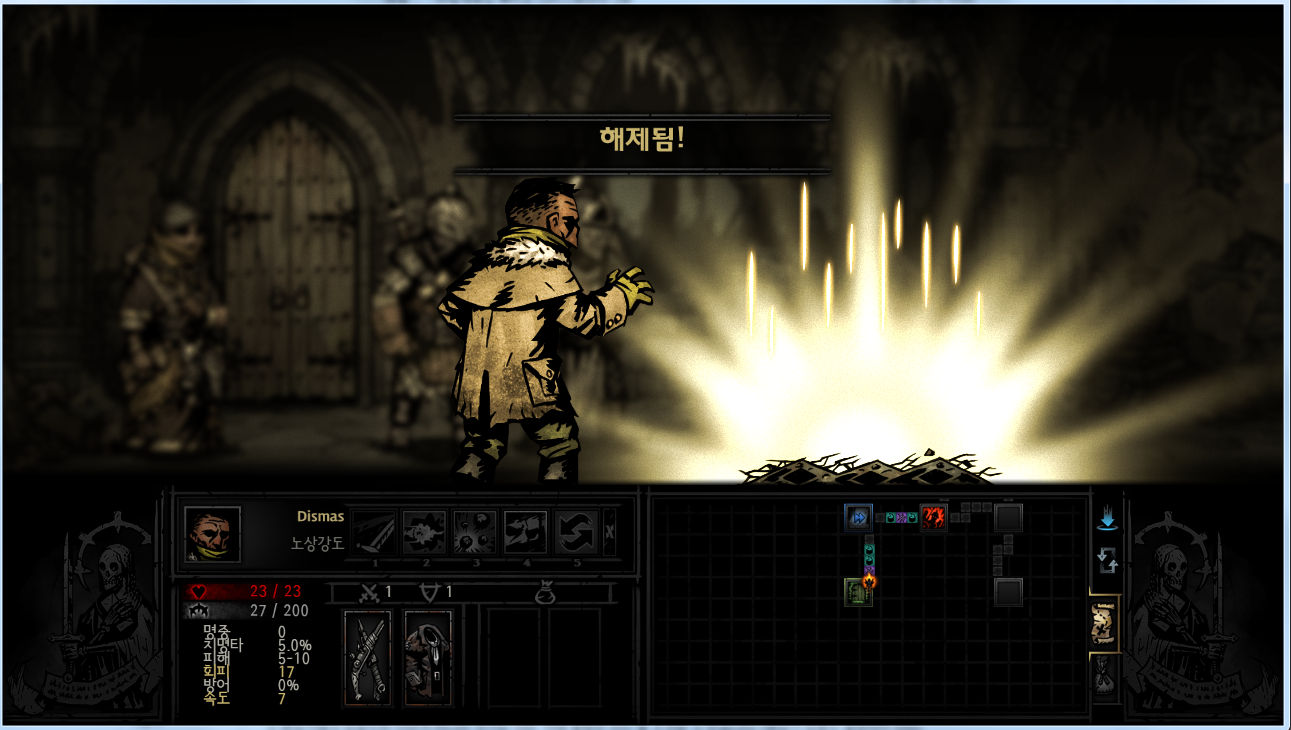
Task: Select the skill icon numbered 4
Action: 525,533
